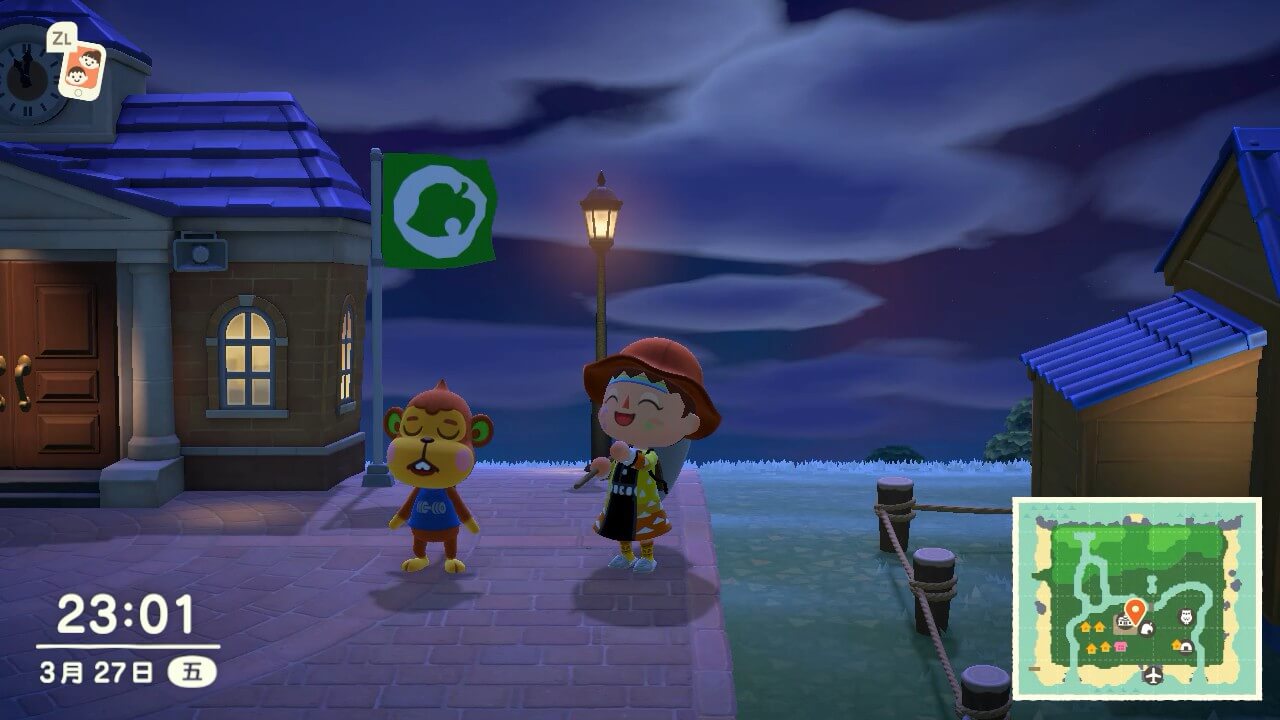The image size is (1280, 720).
Task: Click the orange player location pin
Action: (x=1134, y=610)
